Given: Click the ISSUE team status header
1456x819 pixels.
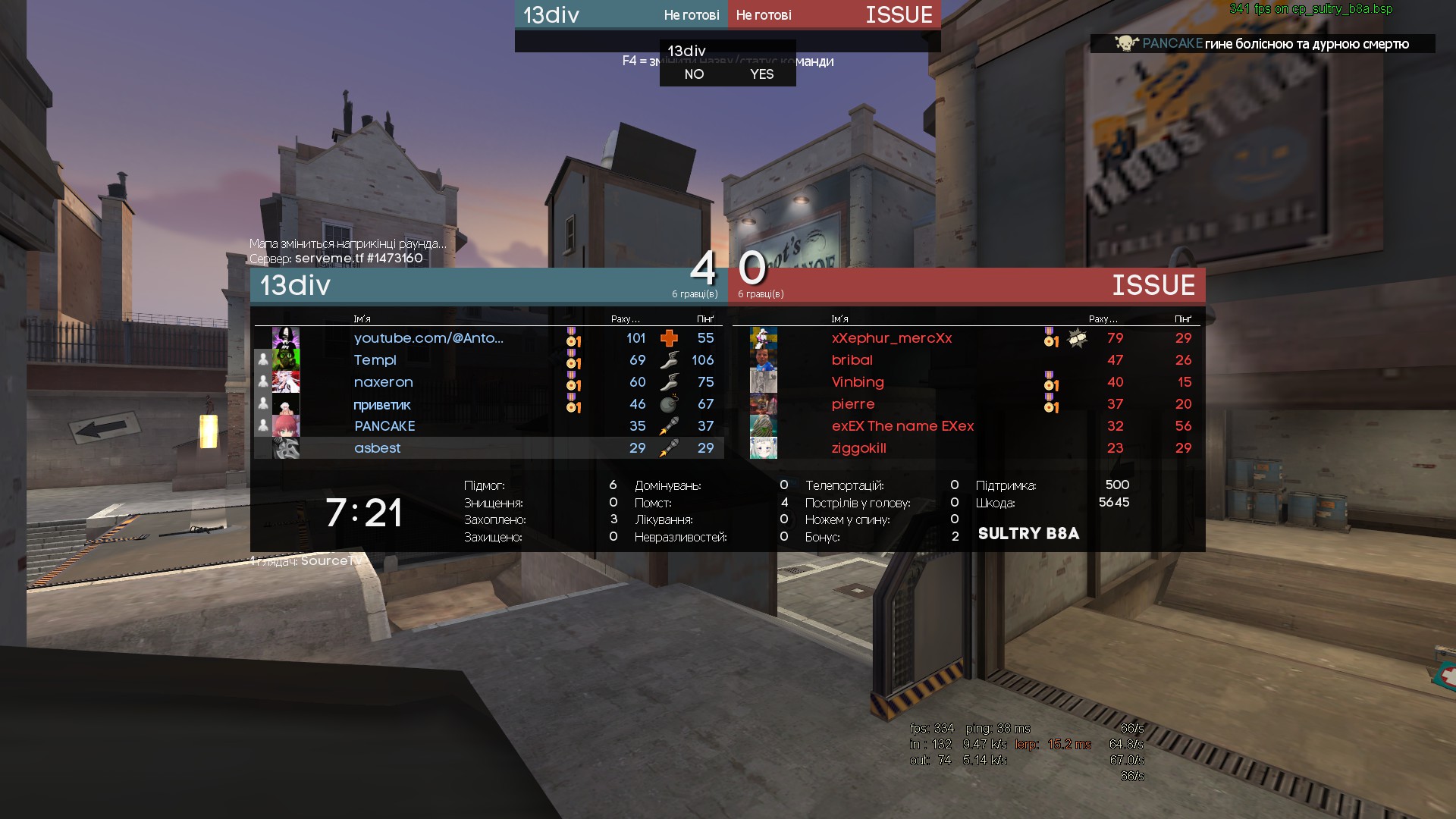Looking at the screenshot, I should pos(834,15).
